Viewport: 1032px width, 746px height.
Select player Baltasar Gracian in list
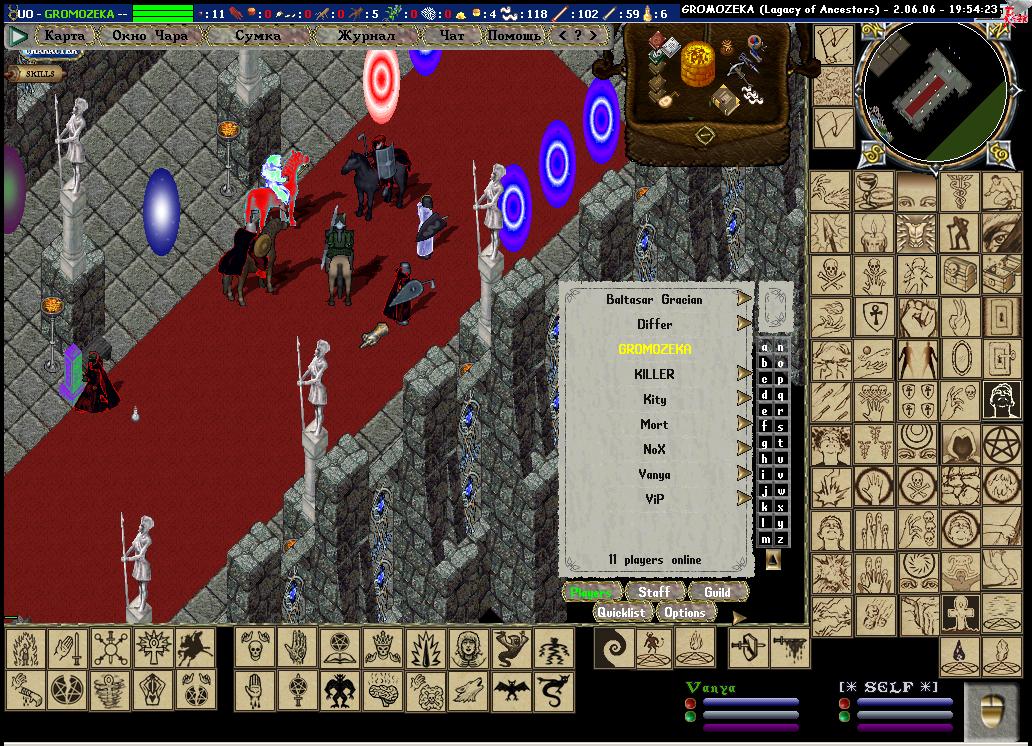tap(654, 300)
